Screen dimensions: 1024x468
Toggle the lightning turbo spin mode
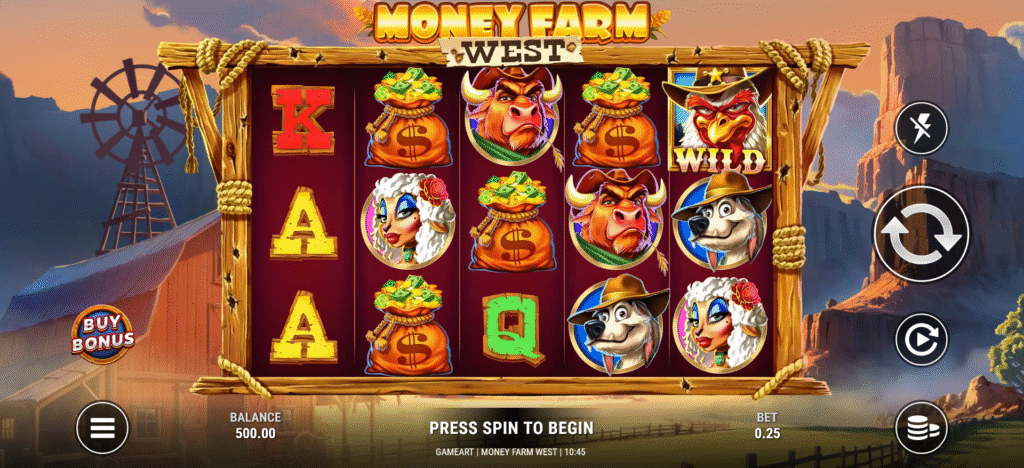921,129
